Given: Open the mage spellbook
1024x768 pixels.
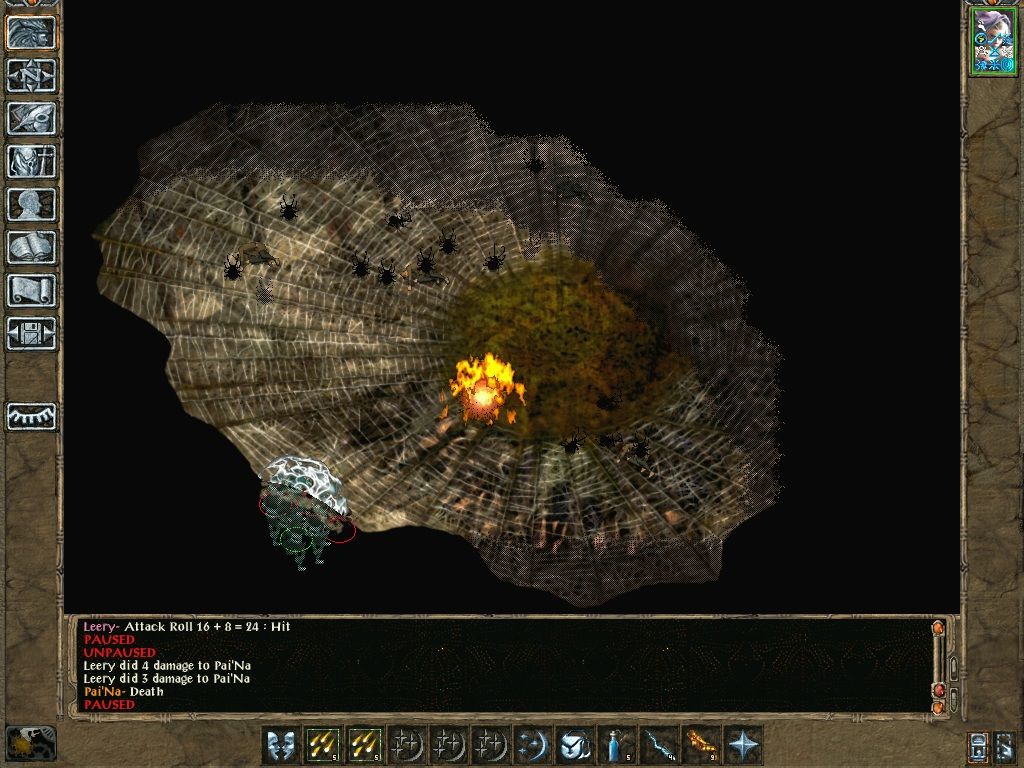Looking at the screenshot, I should pyautogui.click(x=32, y=247).
